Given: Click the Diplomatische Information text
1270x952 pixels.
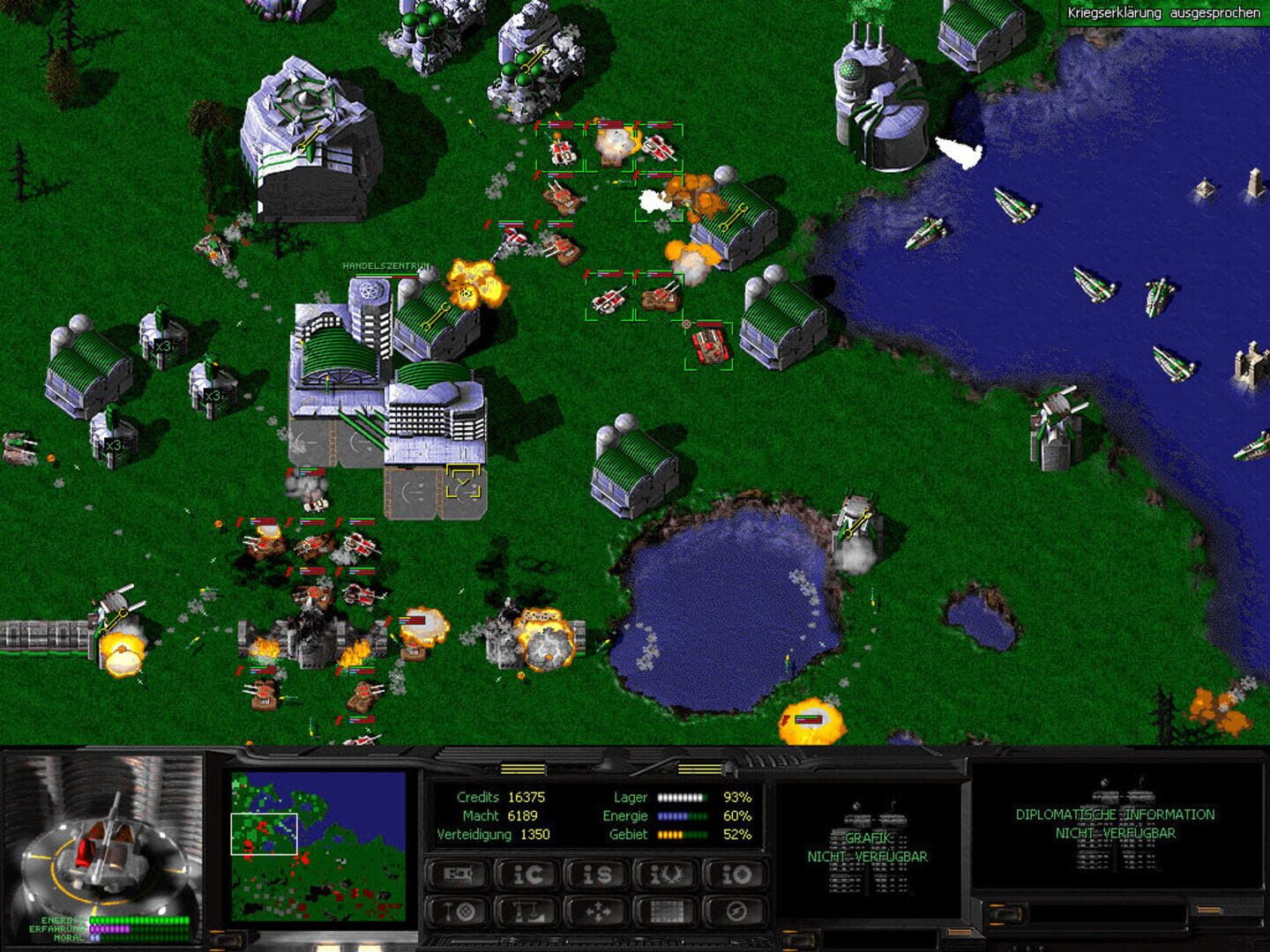Looking at the screenshot, I should pos(1114,815).
